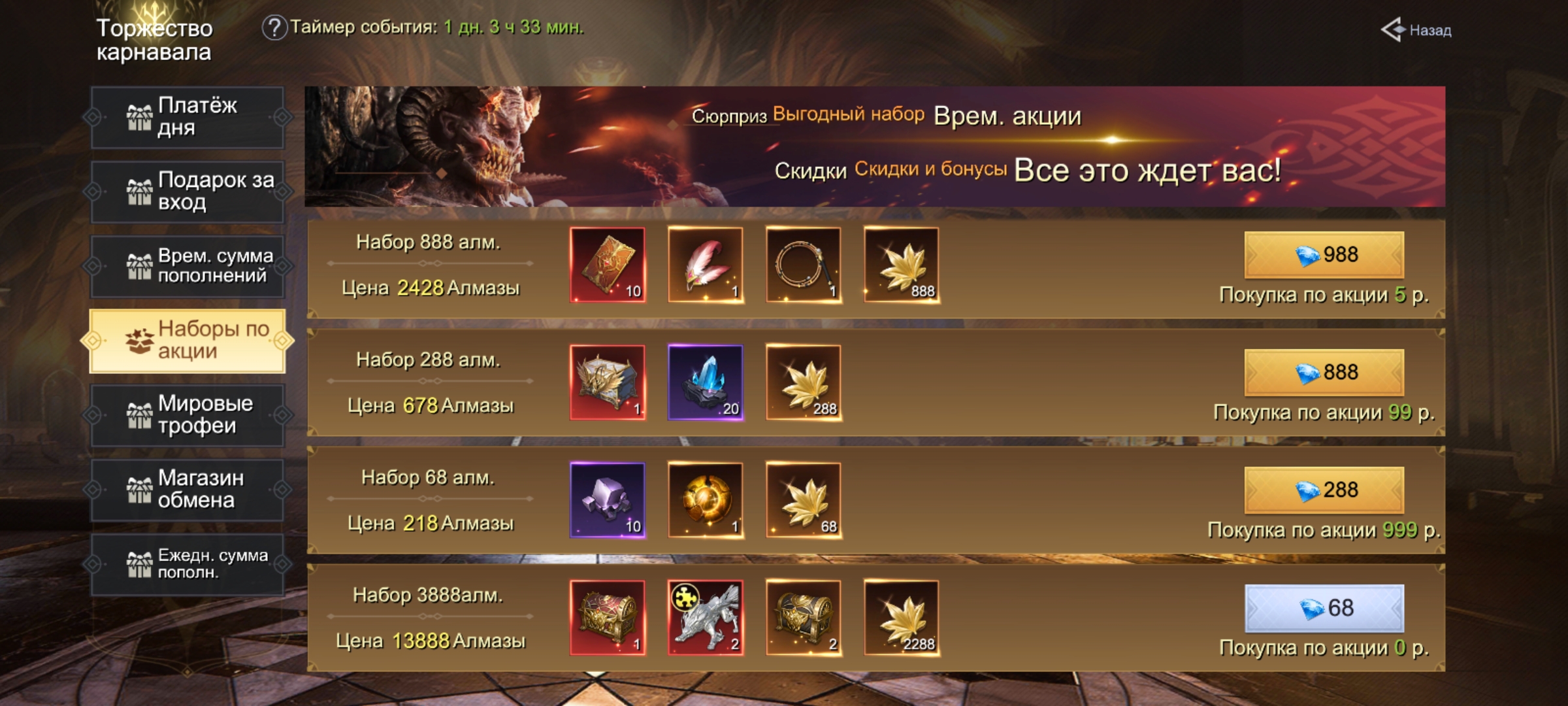Image resolution: width=1568 pixels, height=706 pixels.
Task: Inspect the blue crystal item with quantity 20
Action: click(706, 382)
